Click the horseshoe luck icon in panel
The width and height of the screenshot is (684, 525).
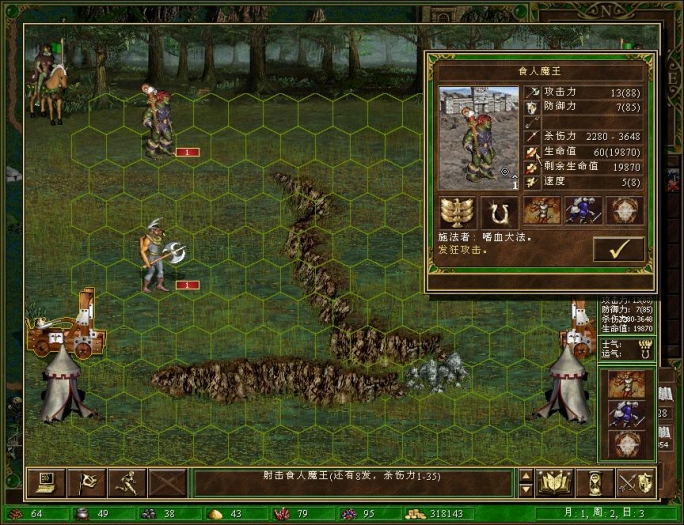coord(497,211)
